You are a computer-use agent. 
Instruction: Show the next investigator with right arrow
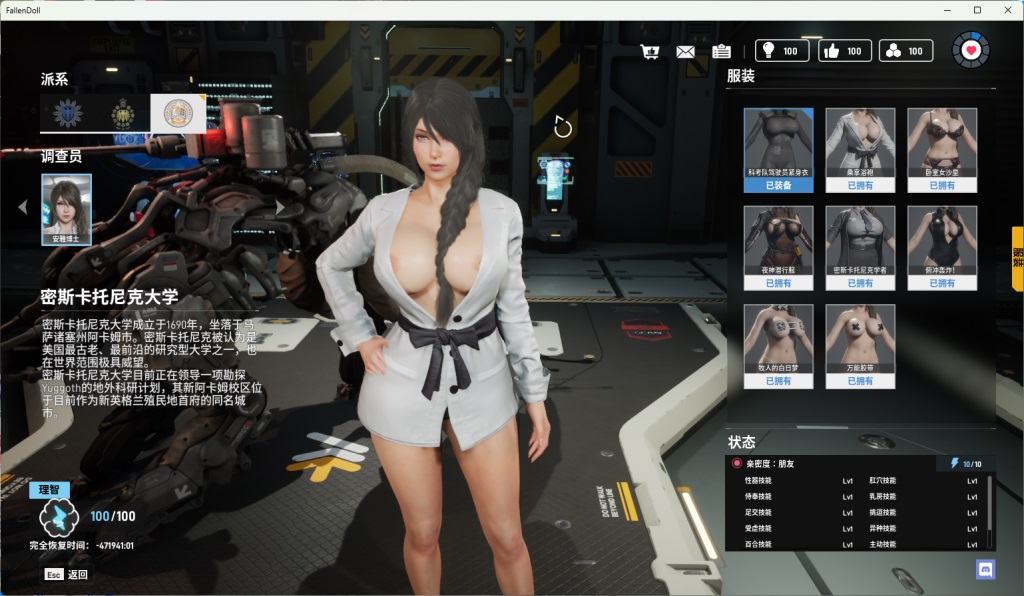(x=281, y=207)
